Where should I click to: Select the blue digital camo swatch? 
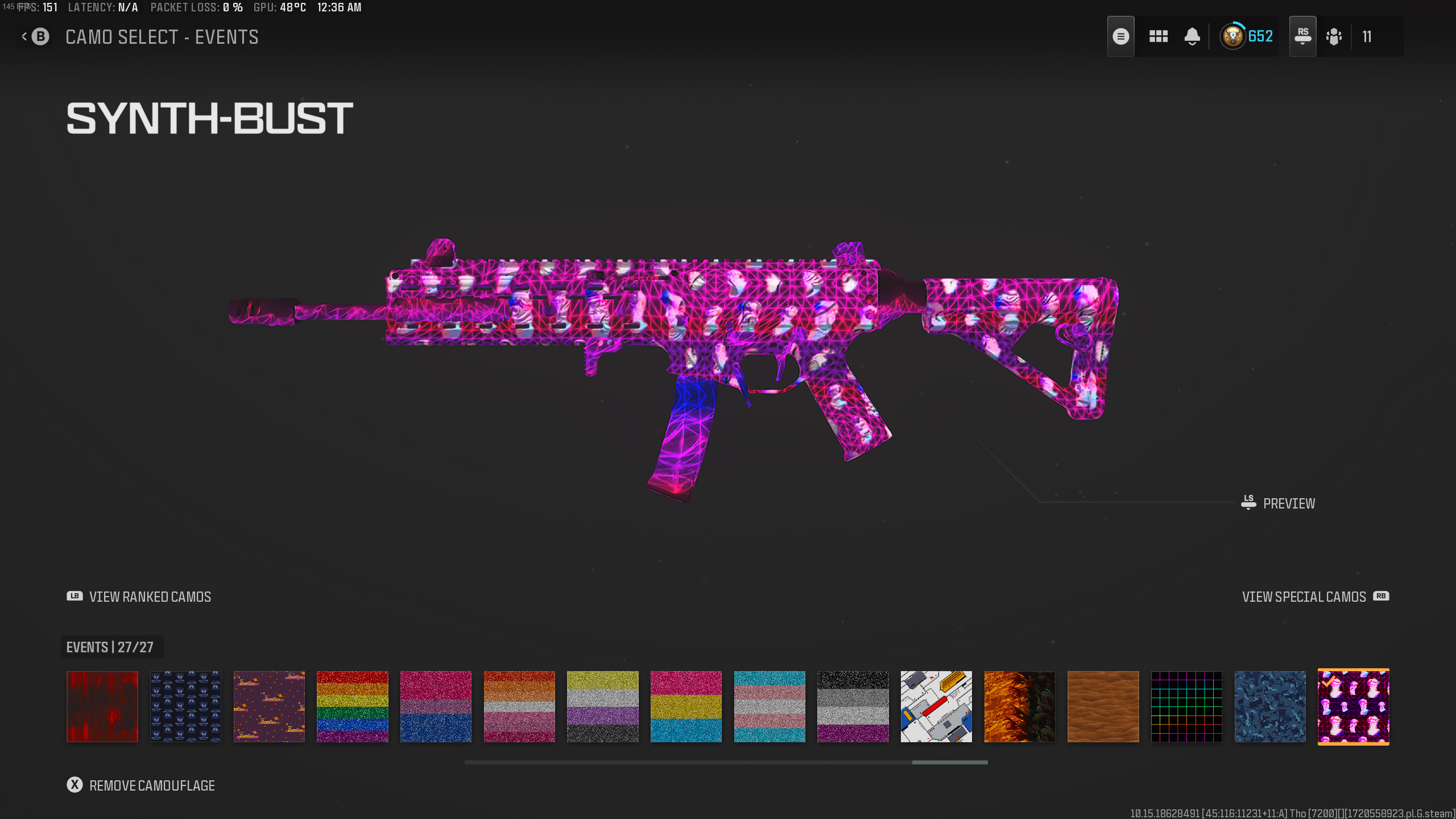click(x=1270, y=706)
